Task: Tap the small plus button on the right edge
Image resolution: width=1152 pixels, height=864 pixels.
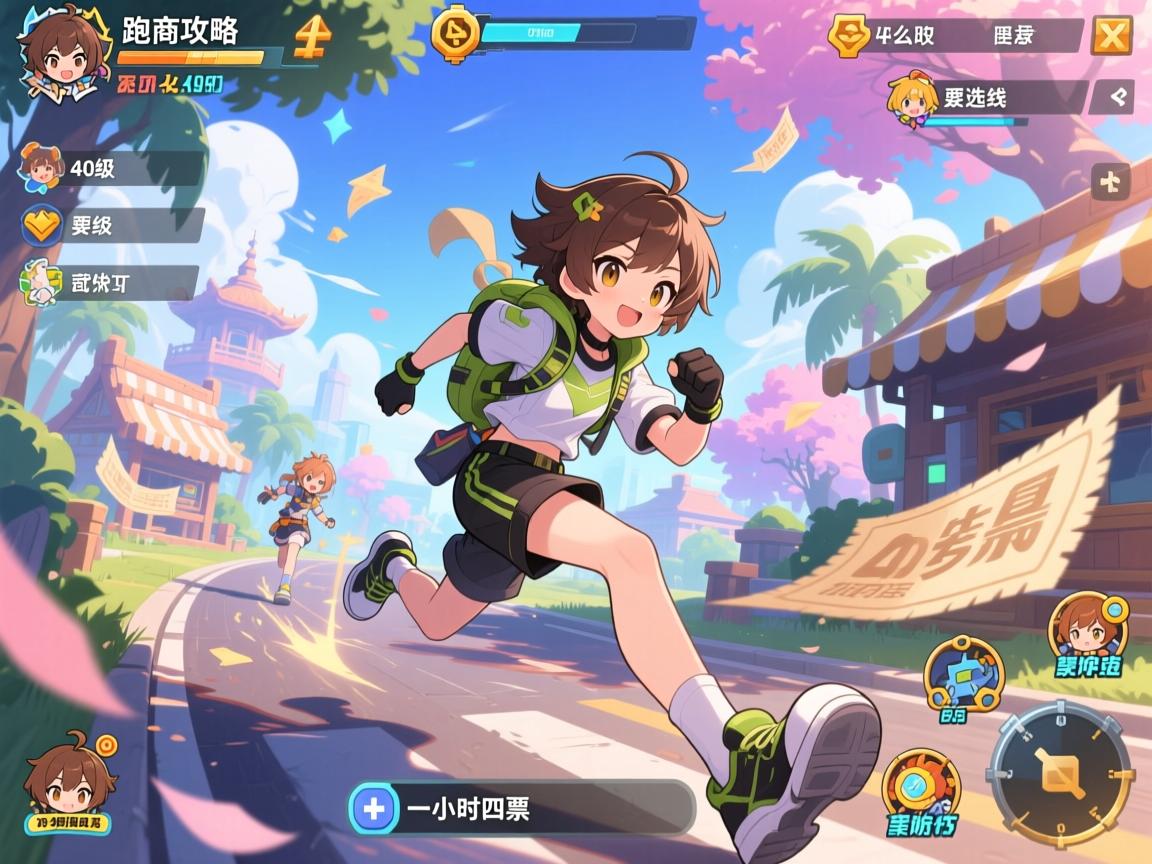Action: [x=1111, y=182]
